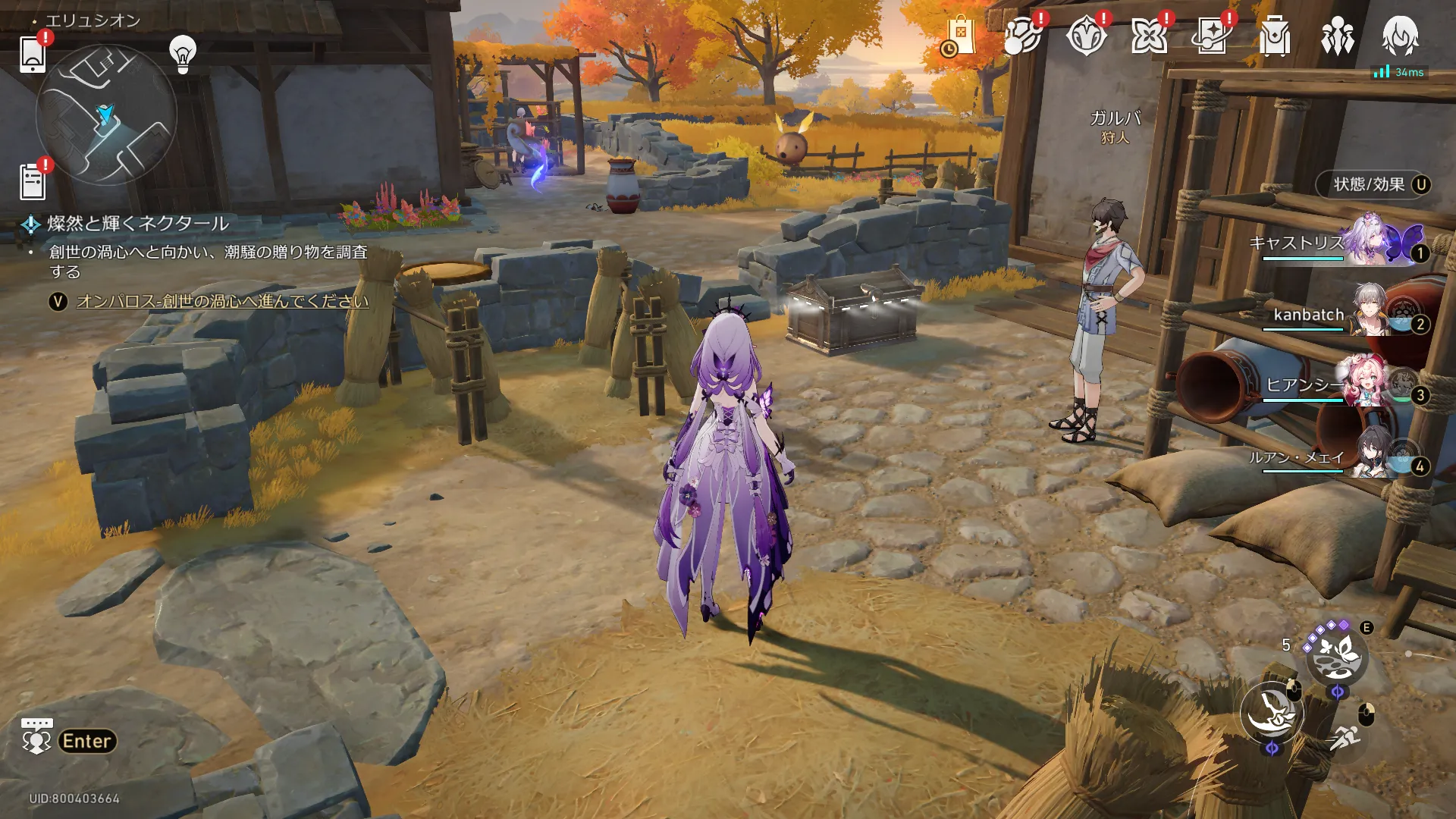Open the chat speech-bubble icon

(x=36, y=736)
